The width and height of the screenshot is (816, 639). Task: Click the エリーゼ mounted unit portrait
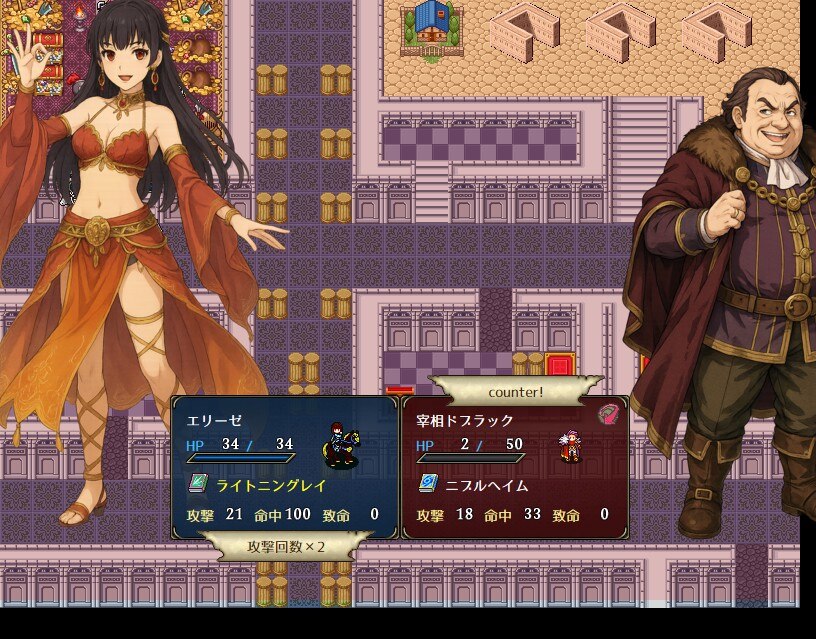(341, 446)
